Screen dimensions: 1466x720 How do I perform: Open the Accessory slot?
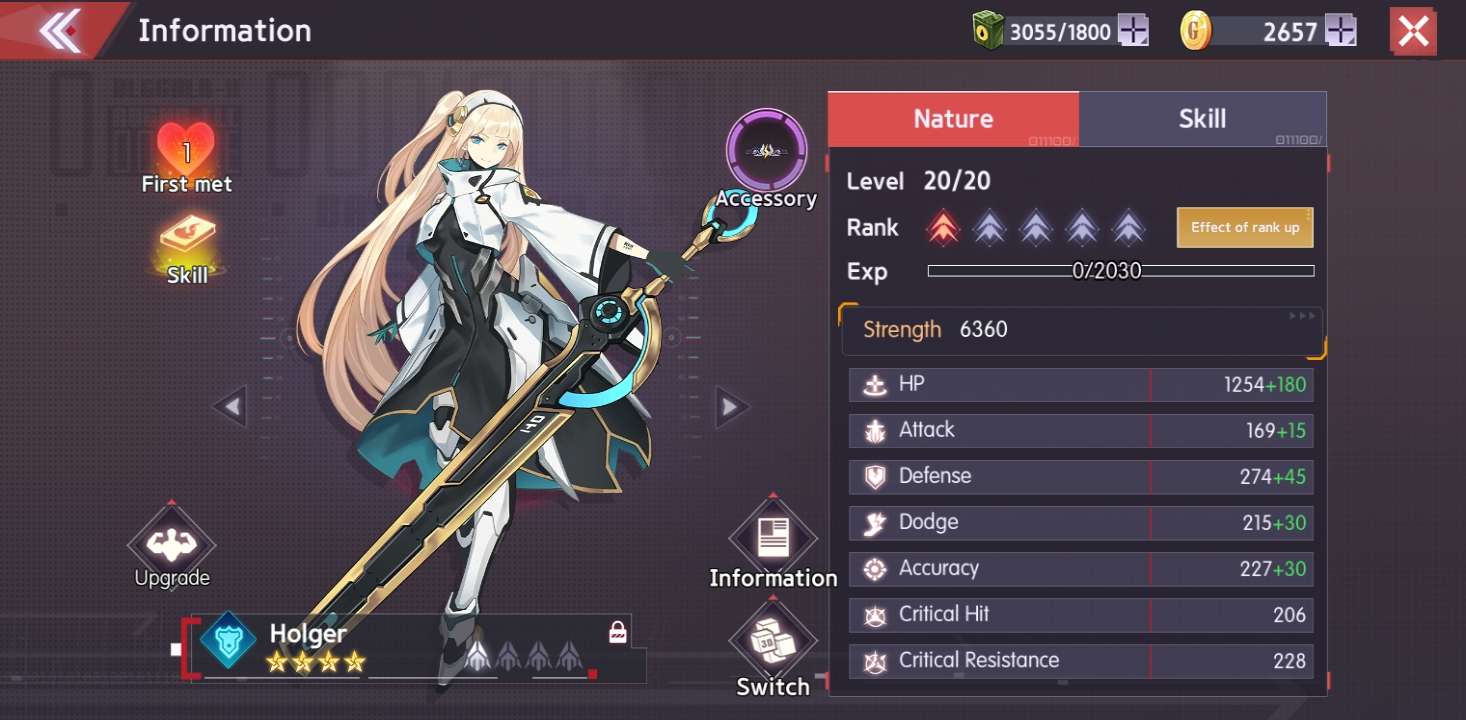click(766, 151)
